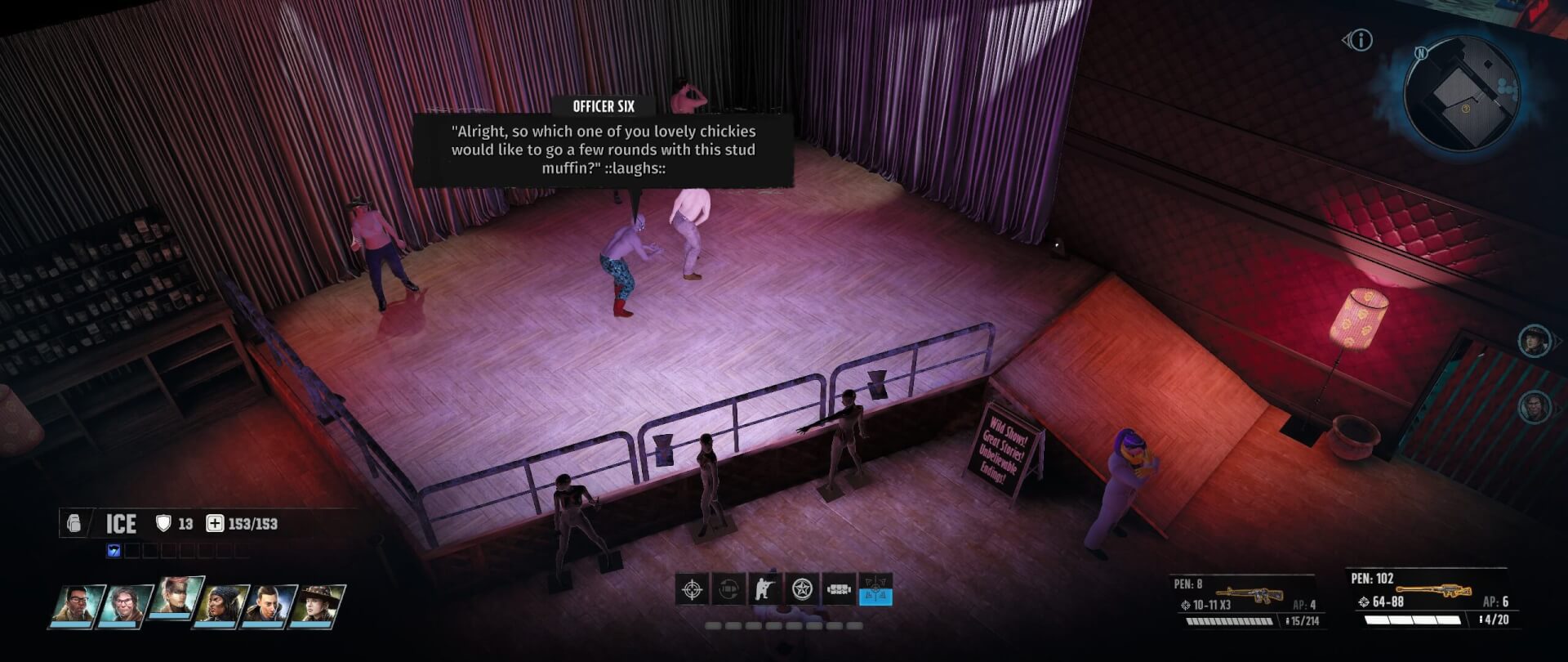This screenshot has width=1568, height=662.
Task: Select the squad member wearing a cowboy hat
Action: (318, 606)
